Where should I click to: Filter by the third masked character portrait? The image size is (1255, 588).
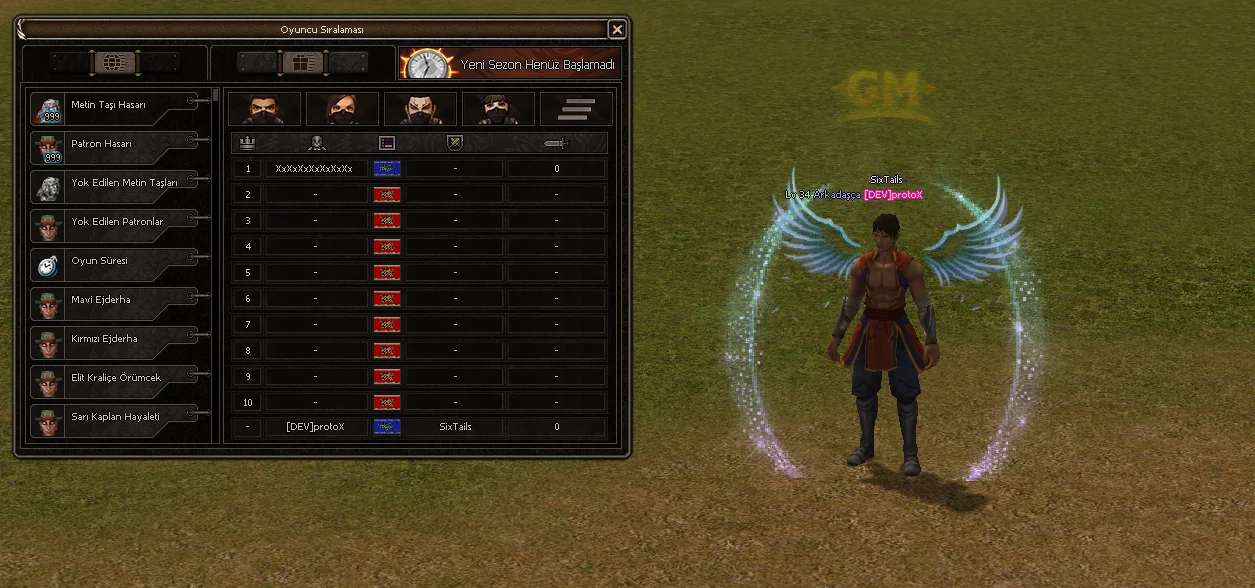[420, 109]
